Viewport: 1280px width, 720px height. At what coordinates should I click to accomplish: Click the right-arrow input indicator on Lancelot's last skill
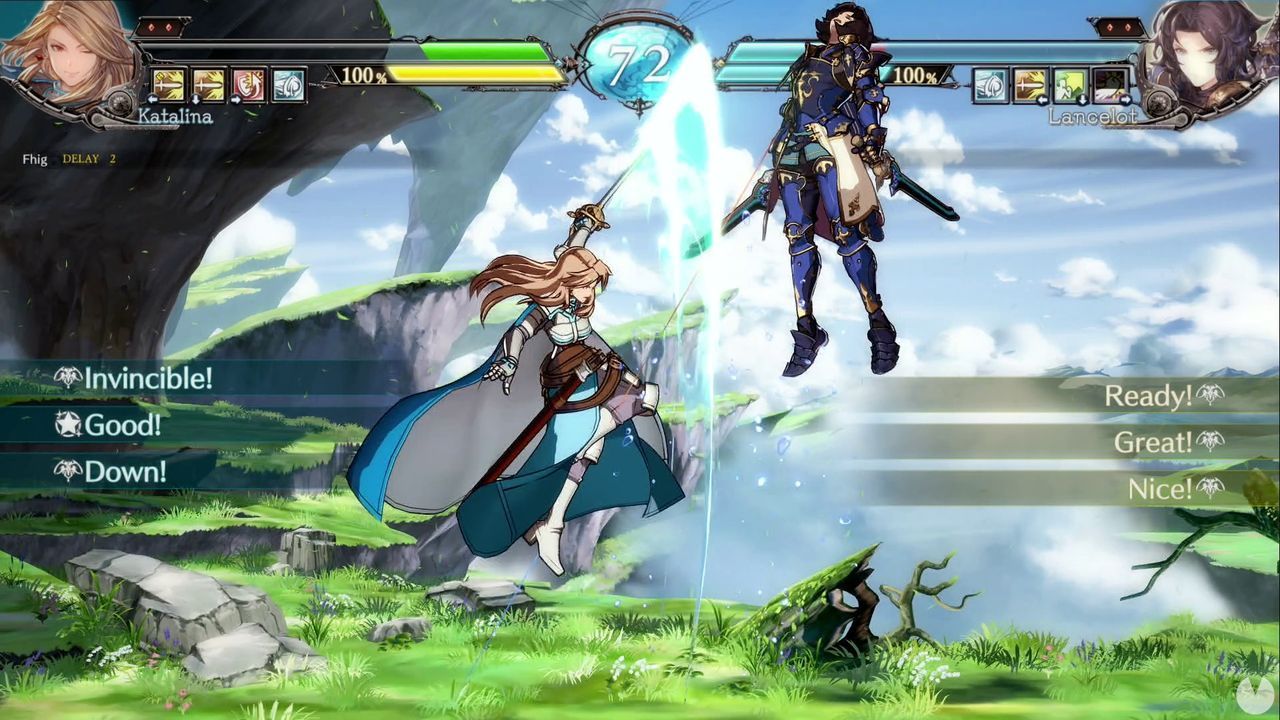tap(1125, 99)
